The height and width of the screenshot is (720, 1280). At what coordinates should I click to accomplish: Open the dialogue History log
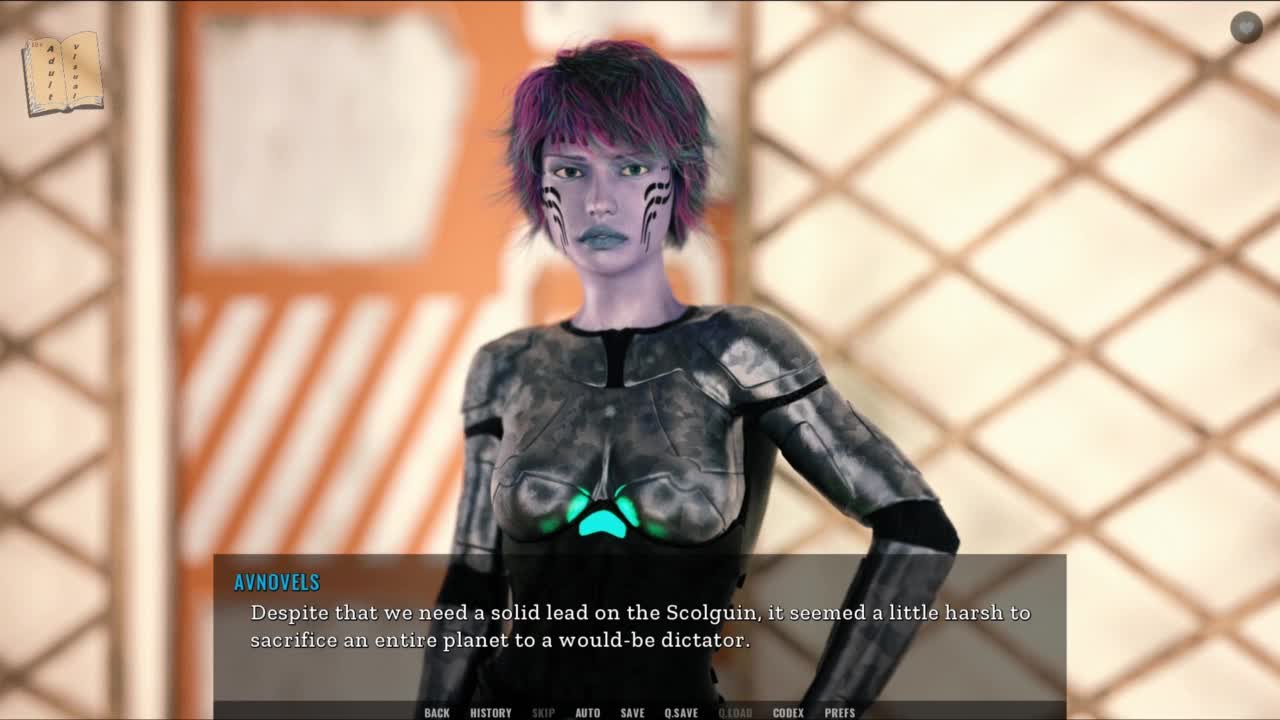click(490, 712)
